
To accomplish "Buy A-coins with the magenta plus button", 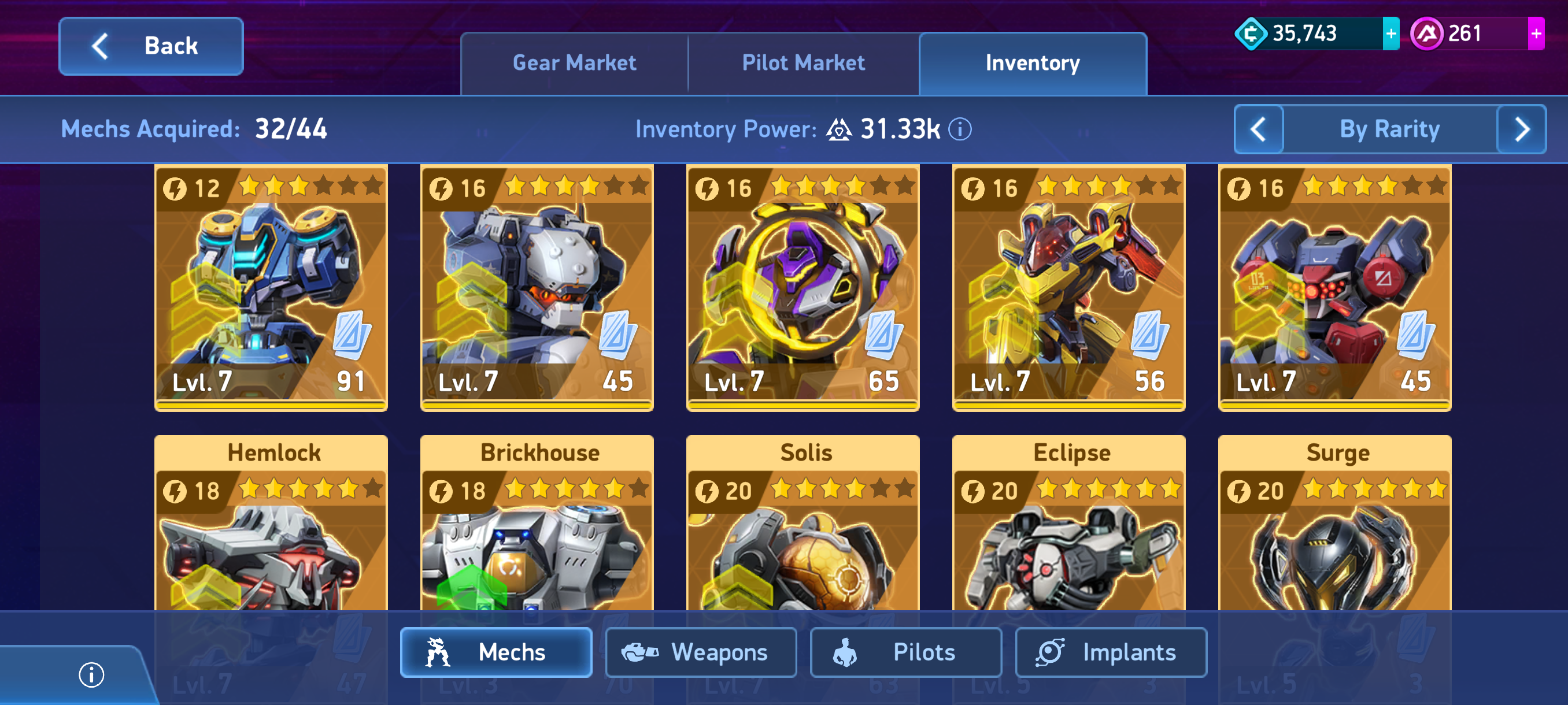I will coord(1535,34).
